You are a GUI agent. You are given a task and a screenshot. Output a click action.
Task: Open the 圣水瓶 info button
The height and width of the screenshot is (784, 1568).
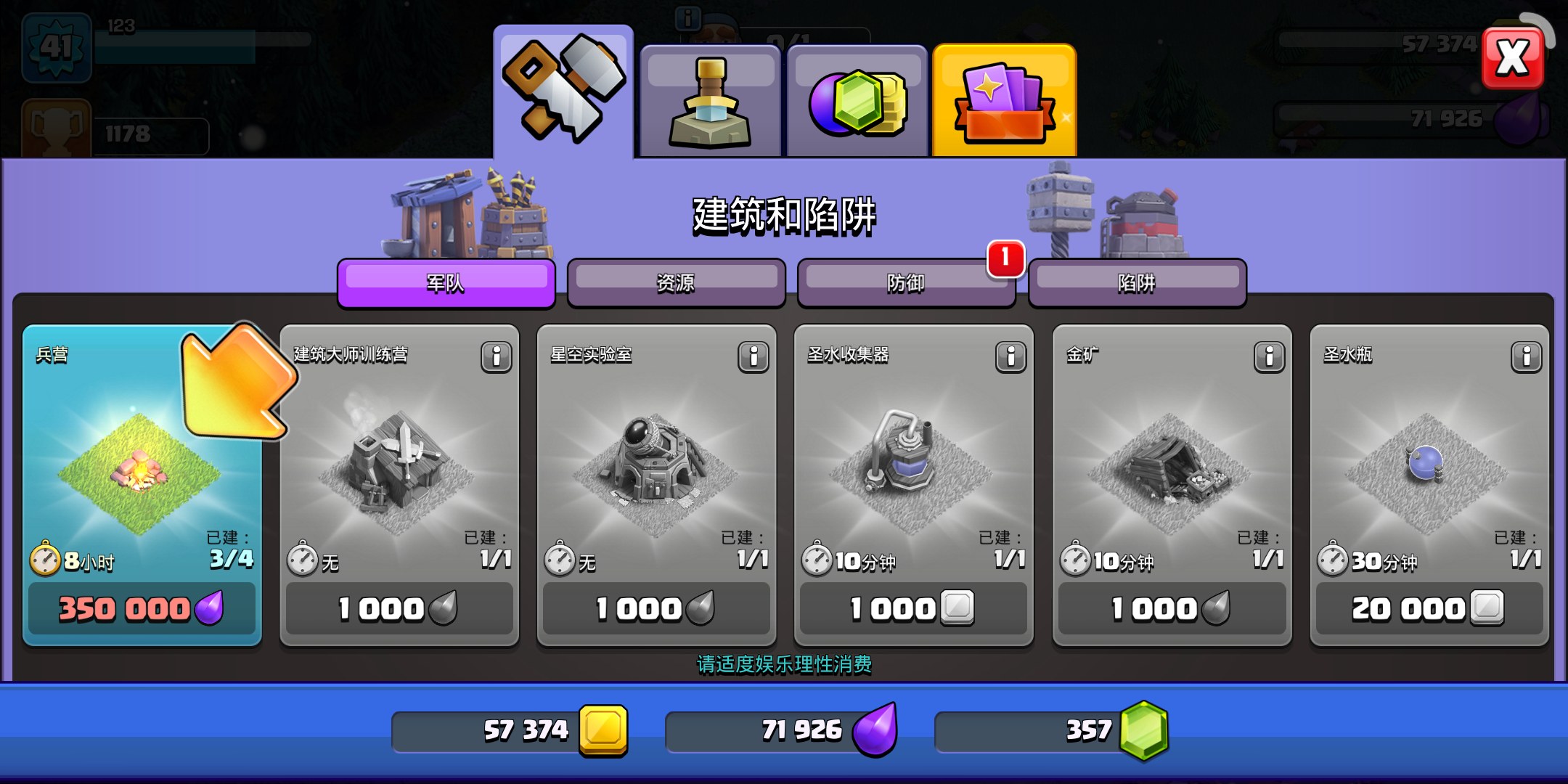point(1526,356)
